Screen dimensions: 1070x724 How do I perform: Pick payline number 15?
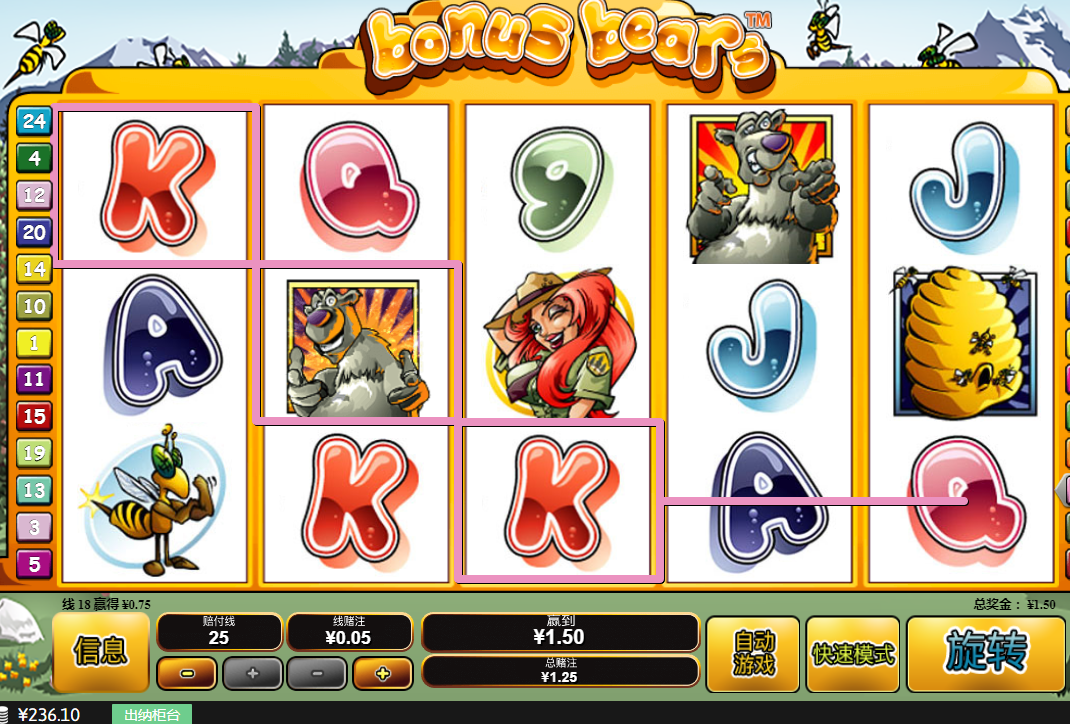tap(34, 416)
